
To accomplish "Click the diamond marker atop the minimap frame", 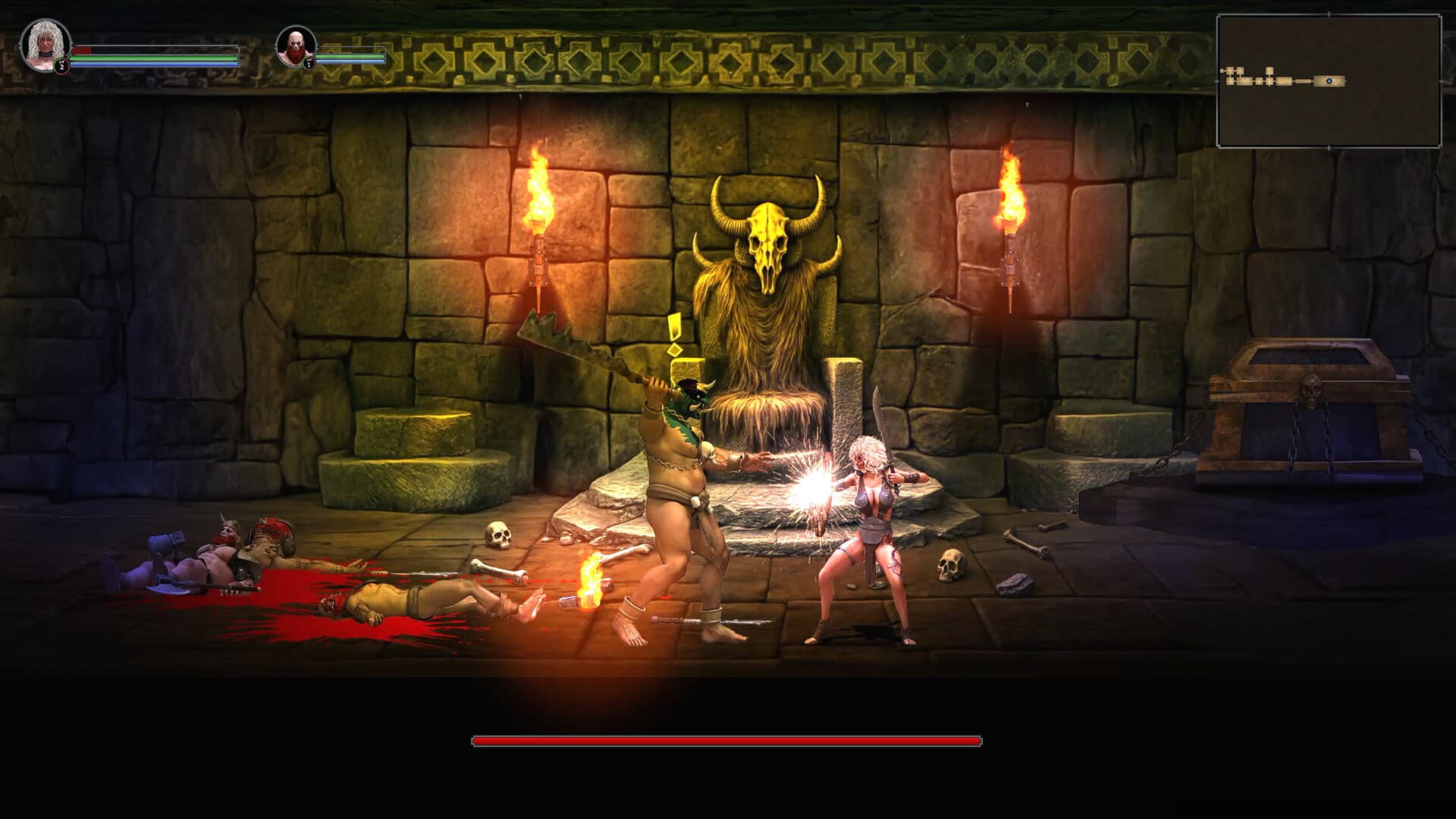I will 1329,14.
